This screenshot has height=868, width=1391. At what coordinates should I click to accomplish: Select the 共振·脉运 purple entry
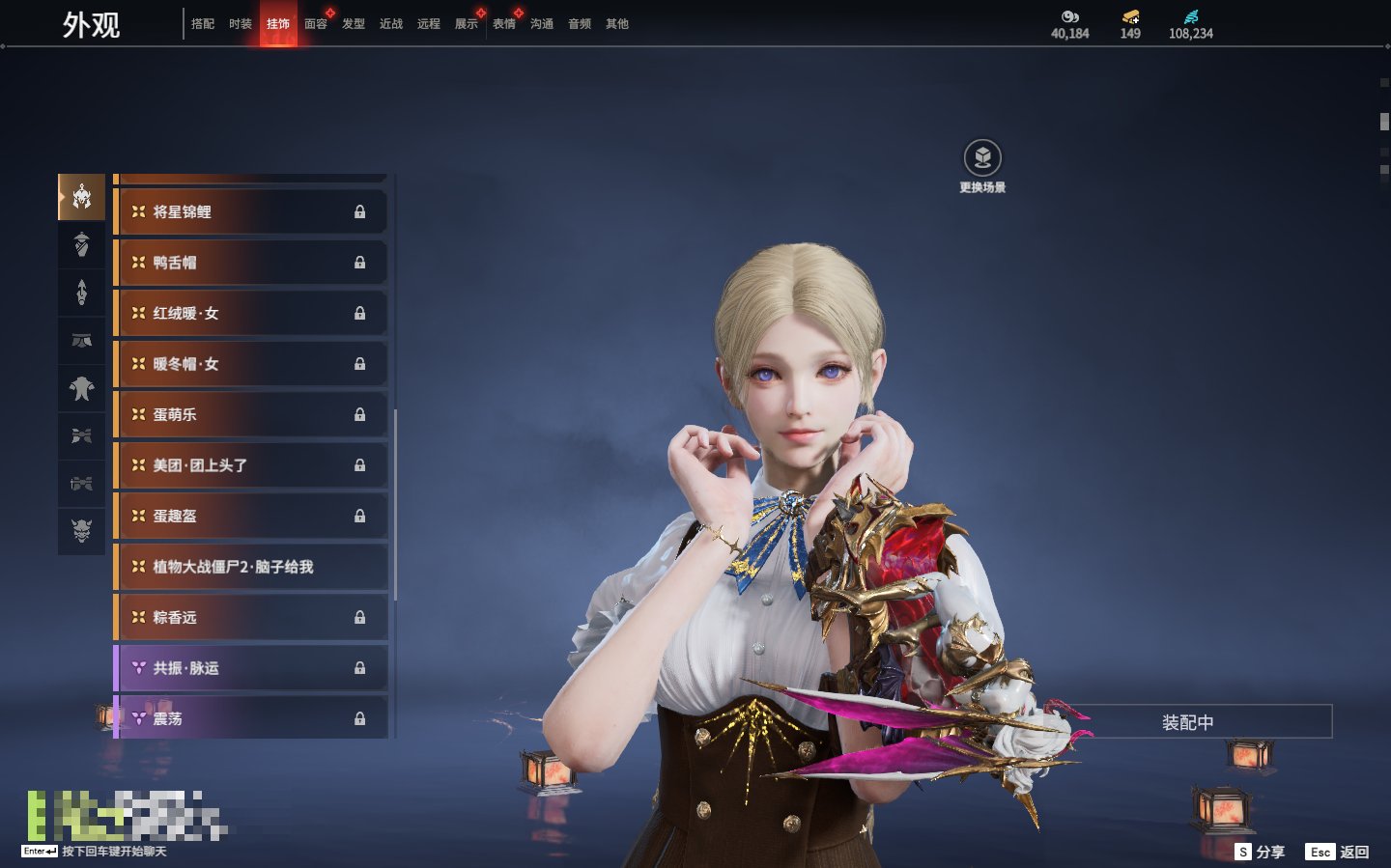pos(251,668)
